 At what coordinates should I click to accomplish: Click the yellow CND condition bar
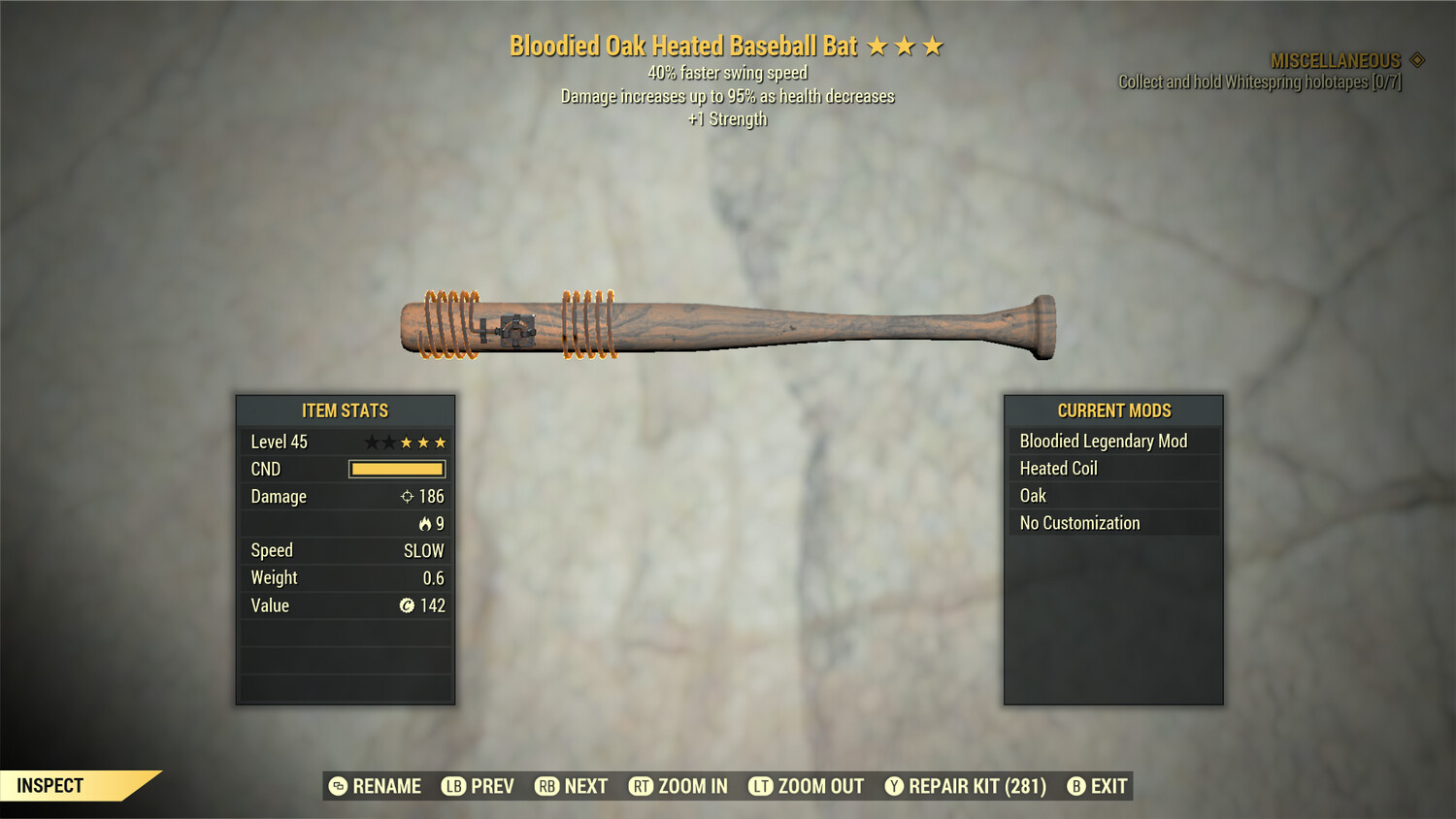click(x=396, y=469)
